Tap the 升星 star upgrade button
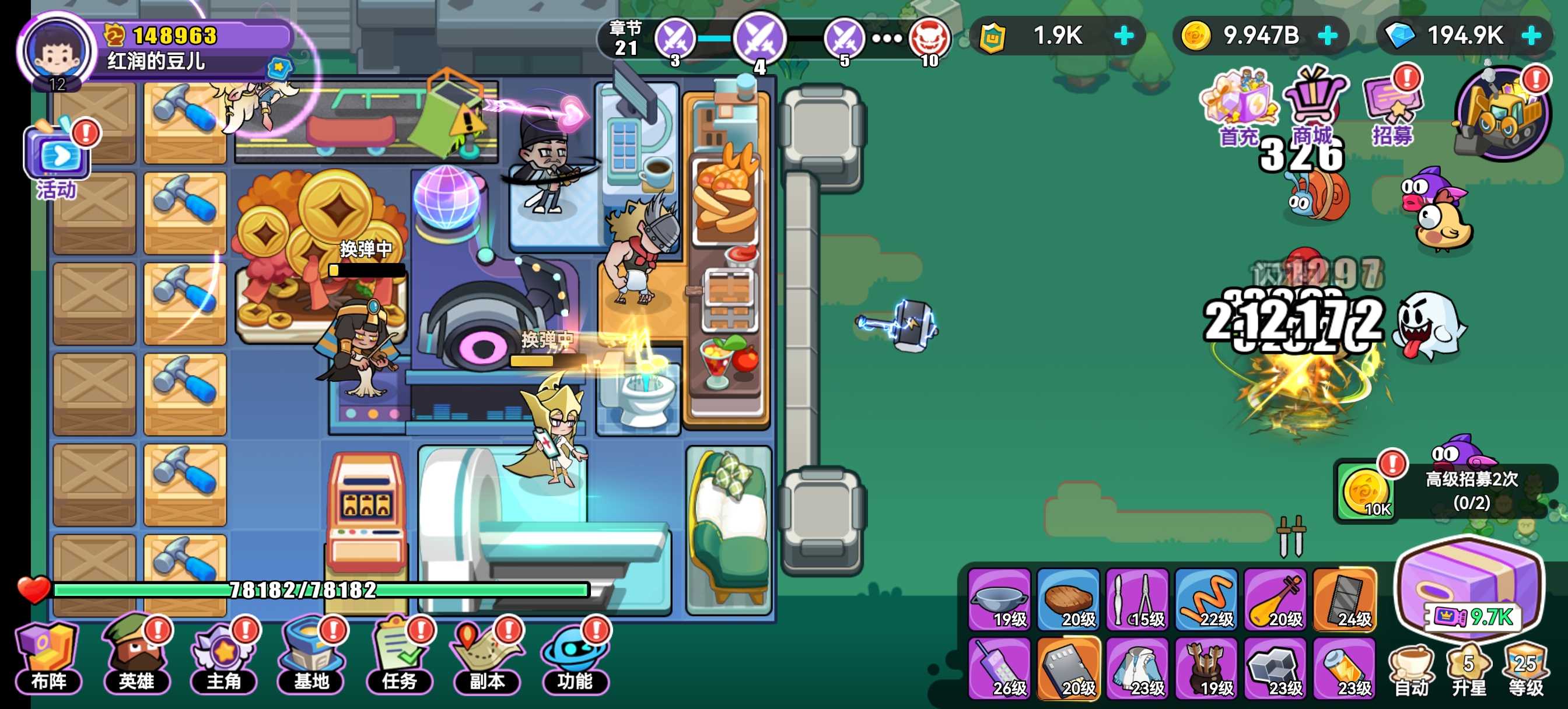 (1469, 669)
